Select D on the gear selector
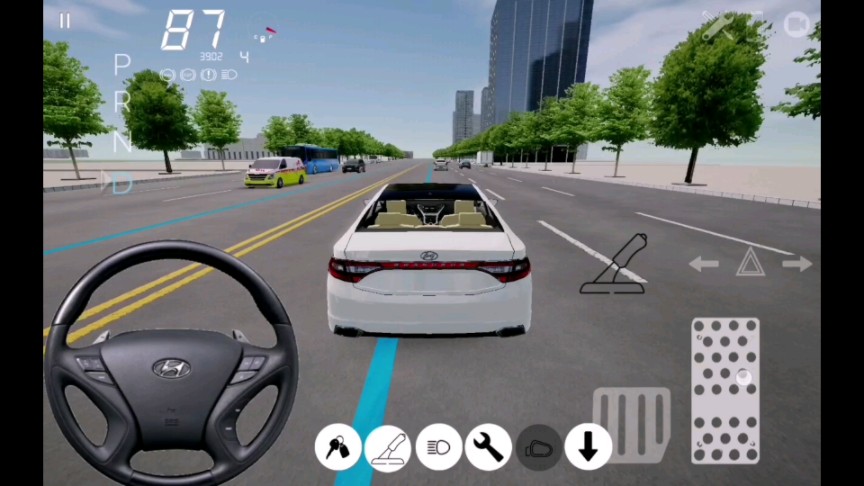This screenshot has height=486, width=864. 122,183
